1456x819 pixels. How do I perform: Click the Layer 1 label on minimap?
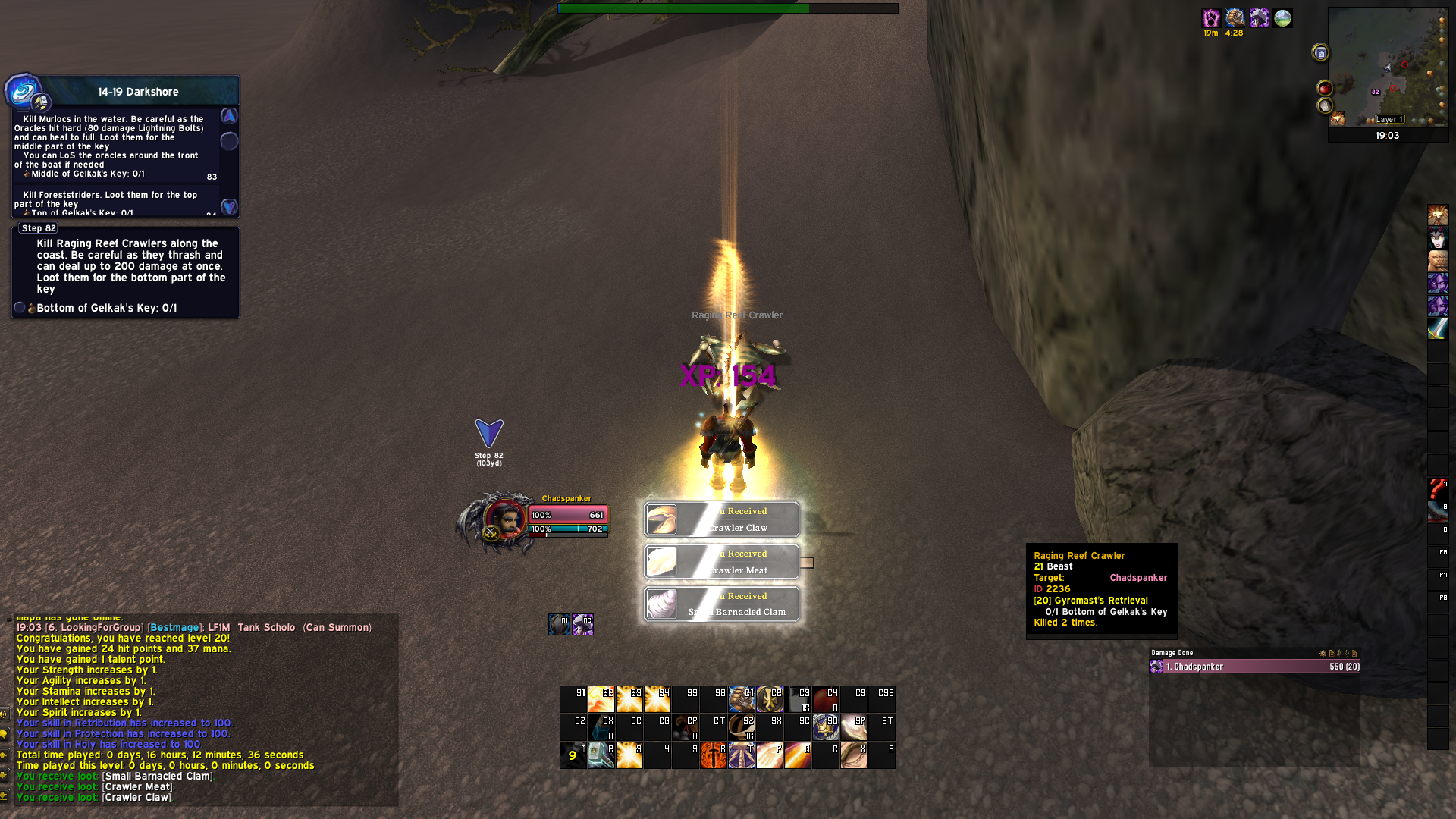[1389, 120]
